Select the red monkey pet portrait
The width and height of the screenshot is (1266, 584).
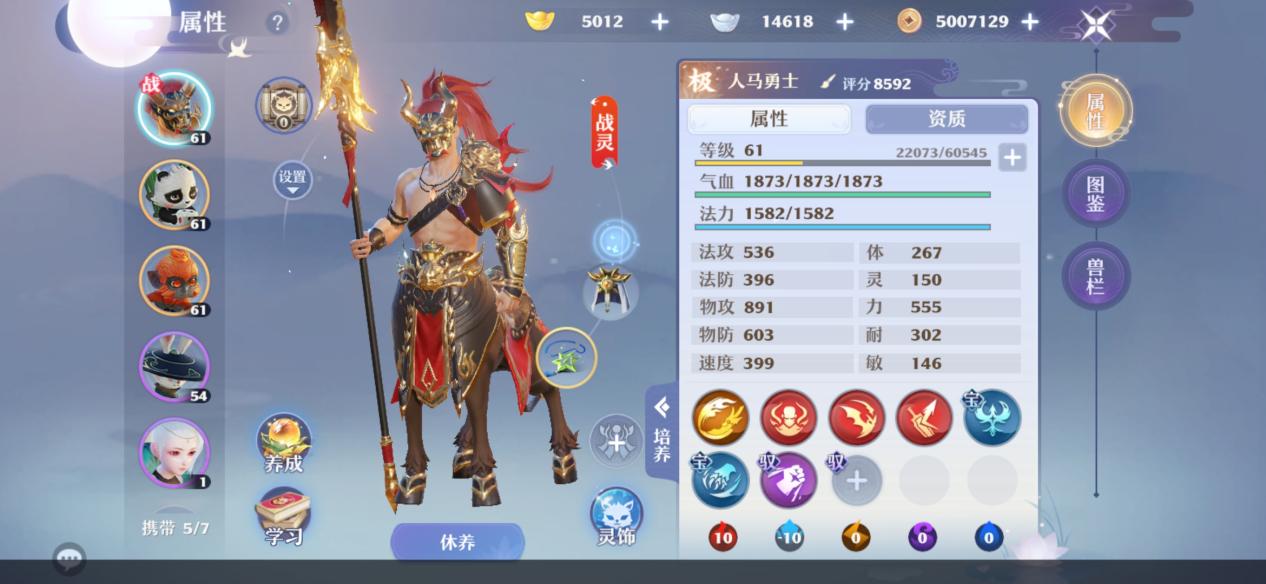[174, 280]
